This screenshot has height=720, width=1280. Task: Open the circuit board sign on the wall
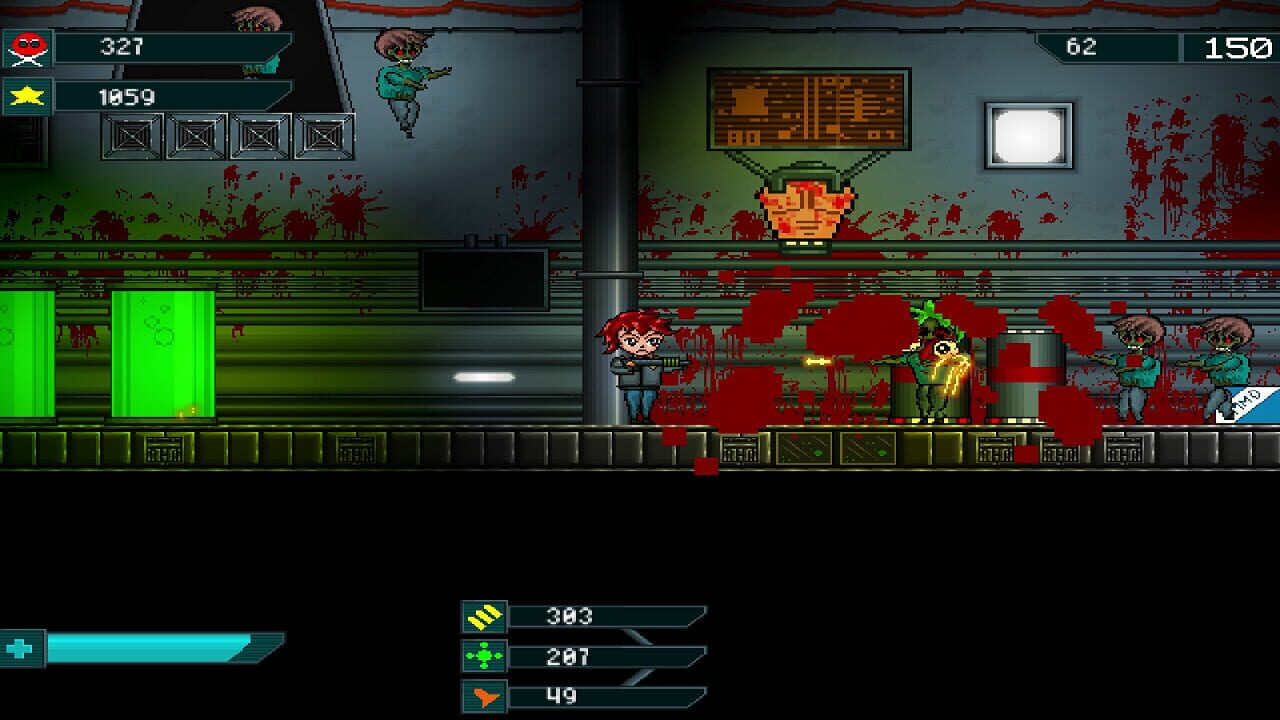pos(812,106)
